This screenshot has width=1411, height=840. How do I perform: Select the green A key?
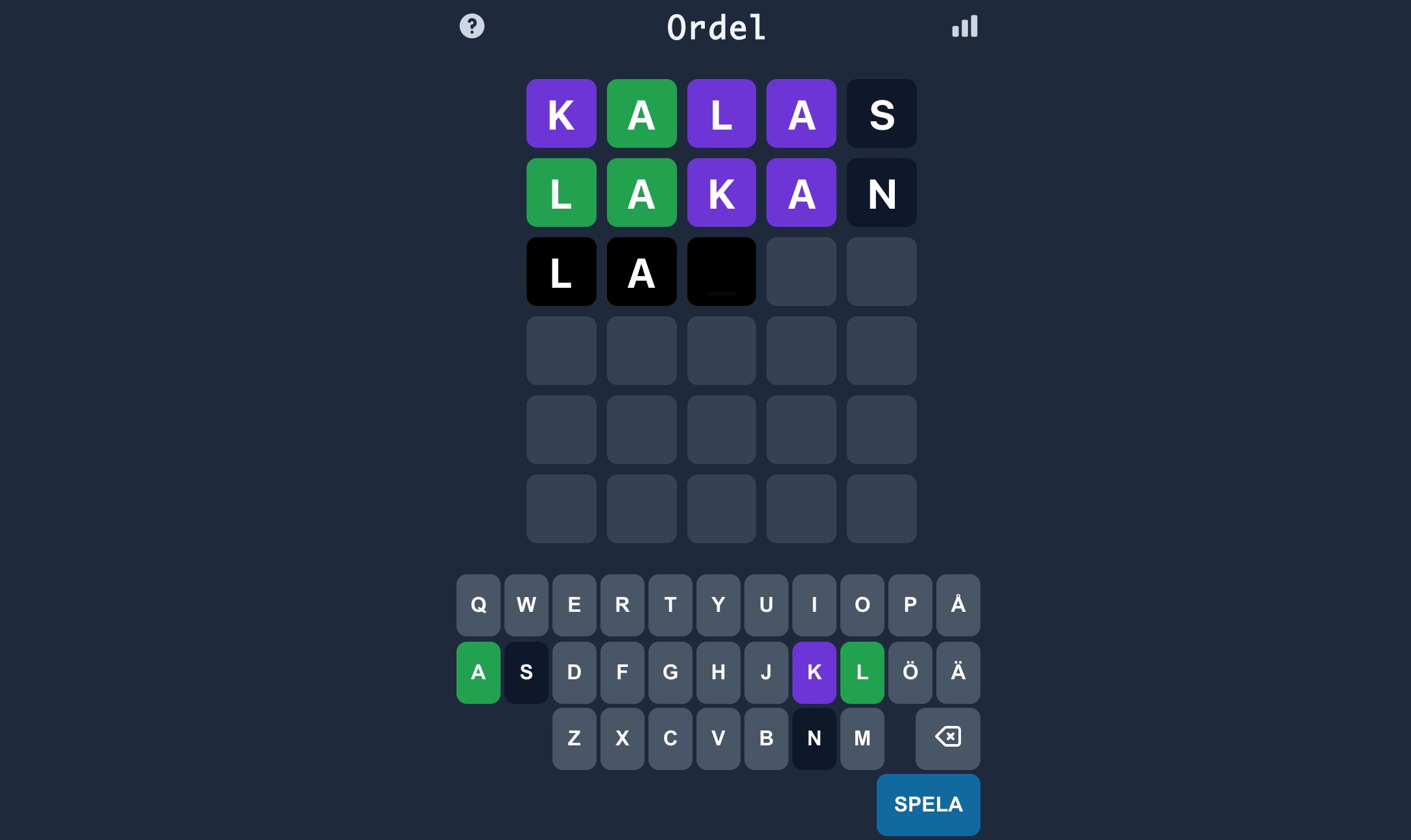click(x=479, y=673)
